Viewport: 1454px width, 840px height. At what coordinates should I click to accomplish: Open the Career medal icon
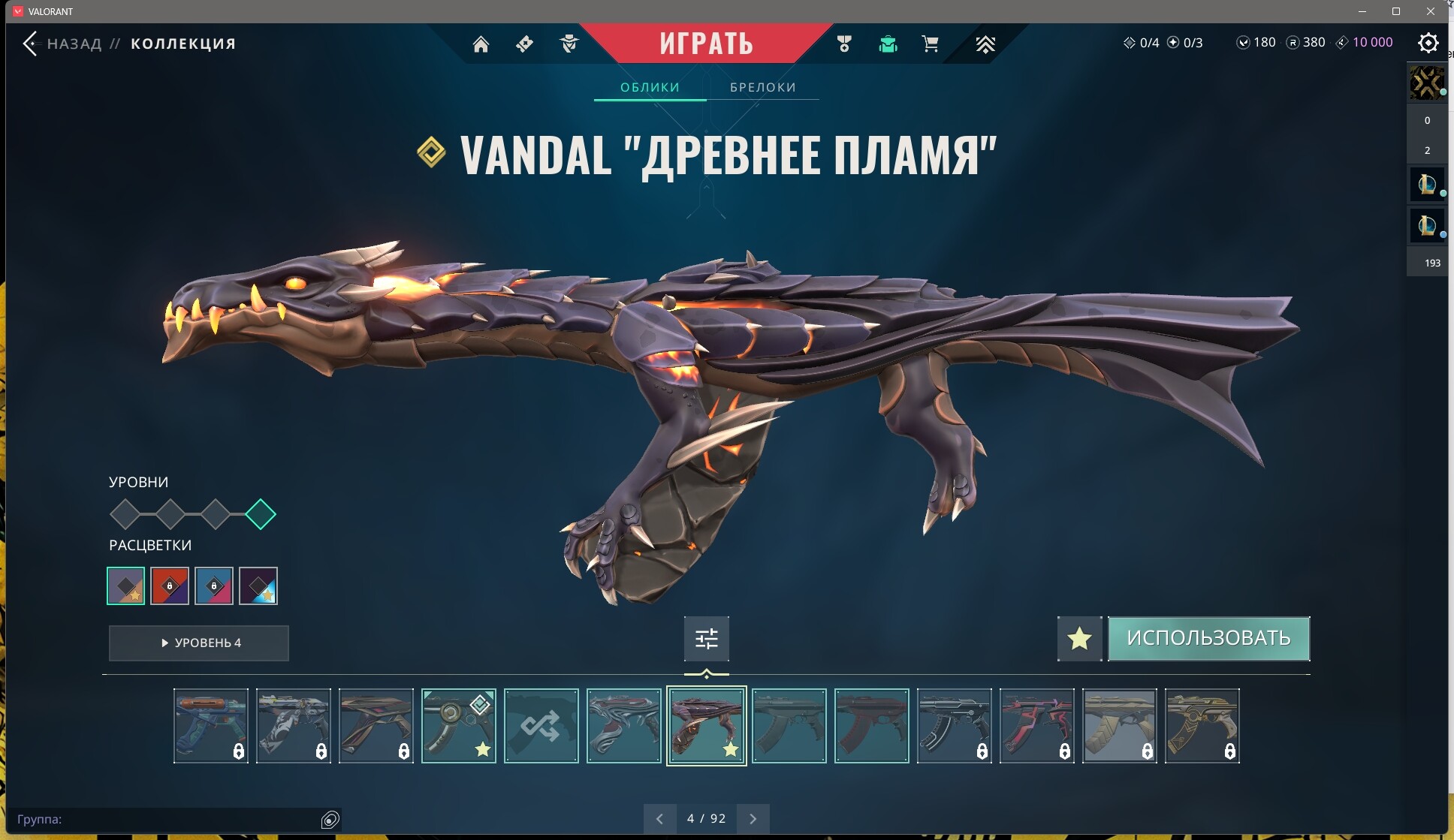pos(844,44)
